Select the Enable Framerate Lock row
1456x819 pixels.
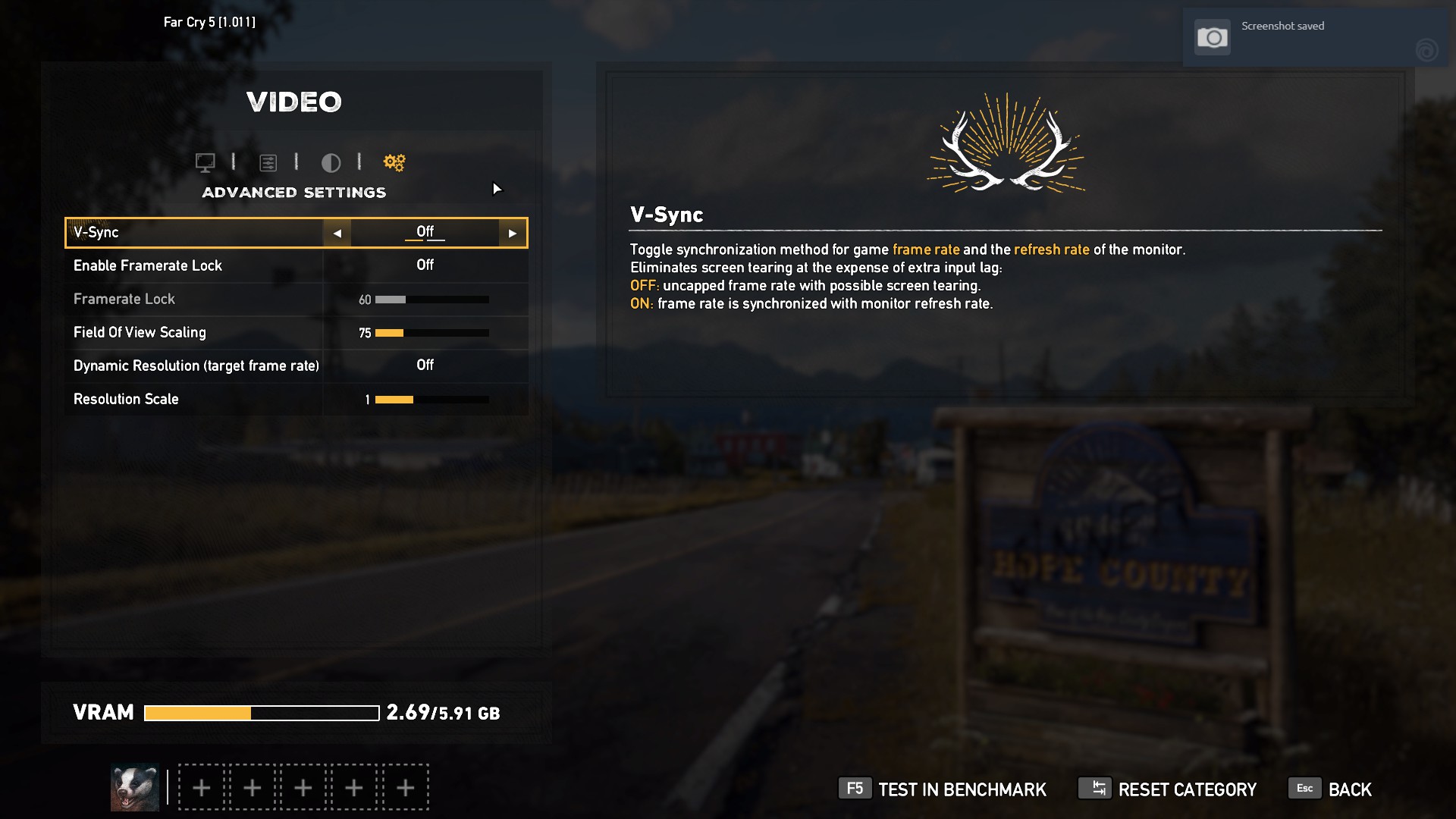point(296,265)
